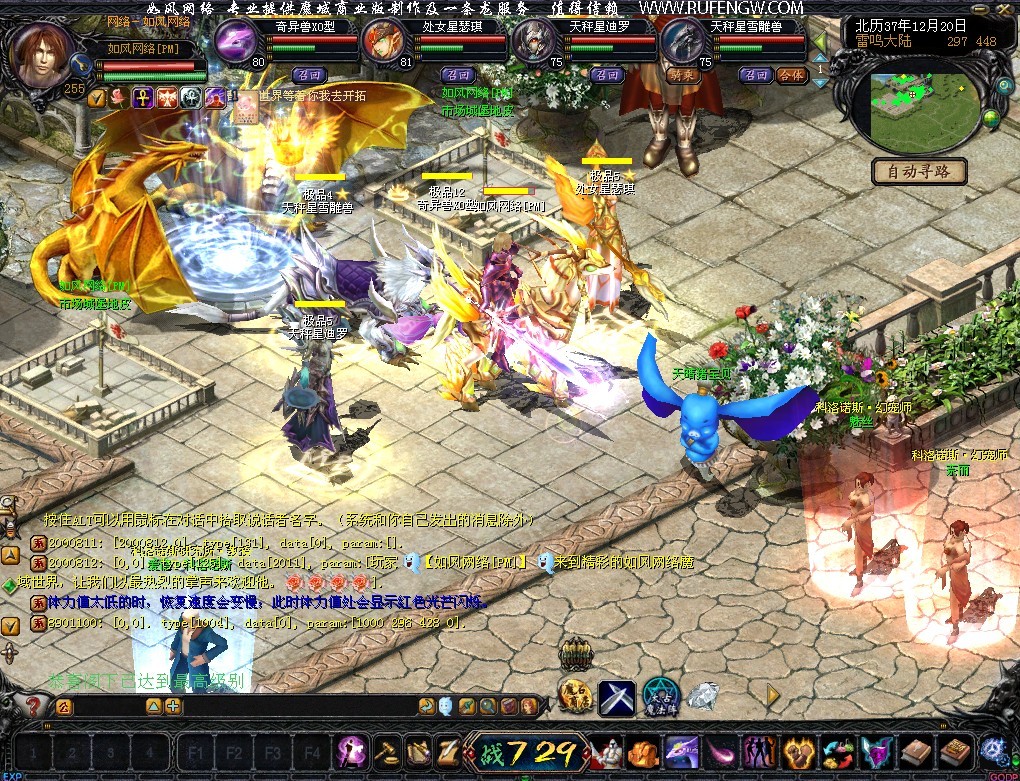Image resolution: width=1020 pixels, height=781 pixels.
Task: Dismount using the 骑乘 button
Action: point(681,75)
